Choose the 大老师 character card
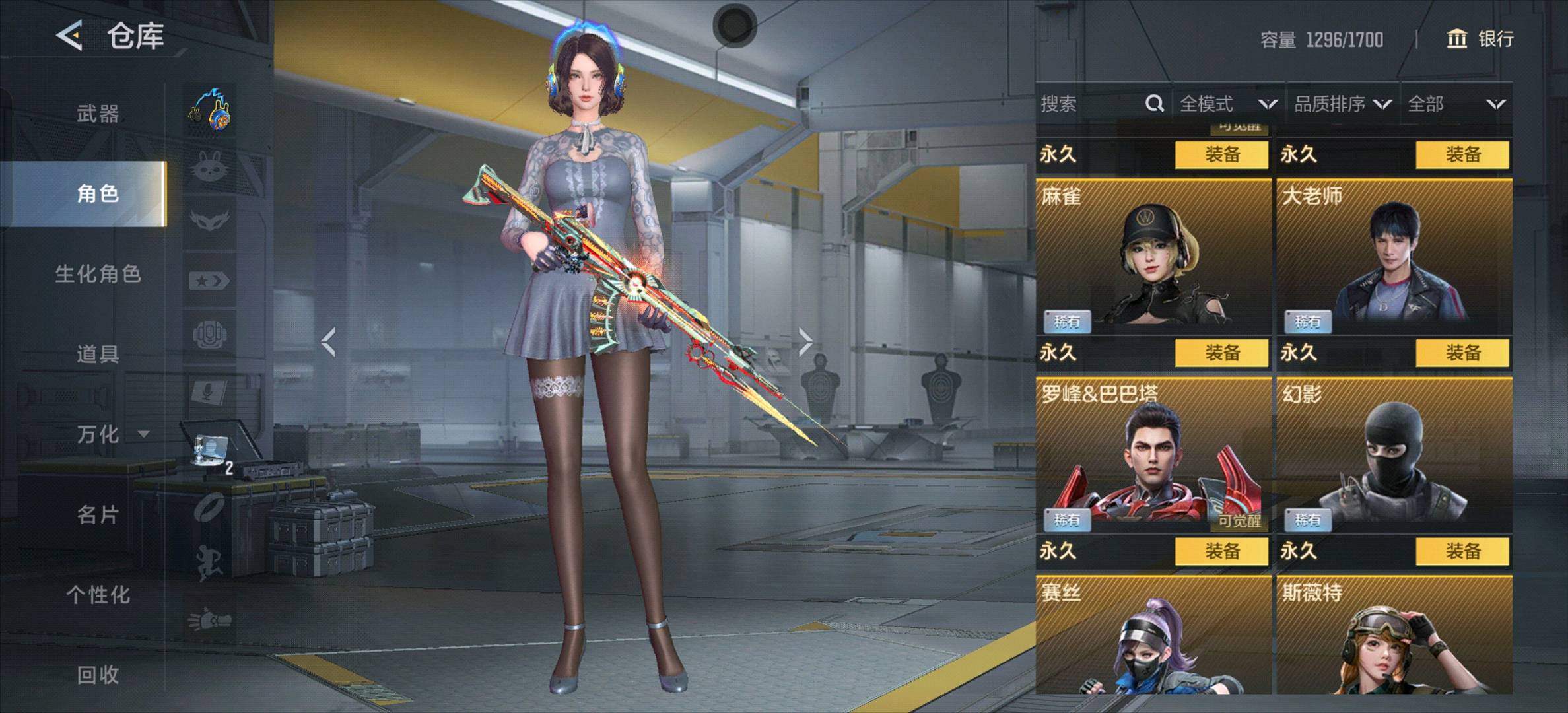Image resolution: width=1568 pixels, height=713 pixels. point(1394,257)
